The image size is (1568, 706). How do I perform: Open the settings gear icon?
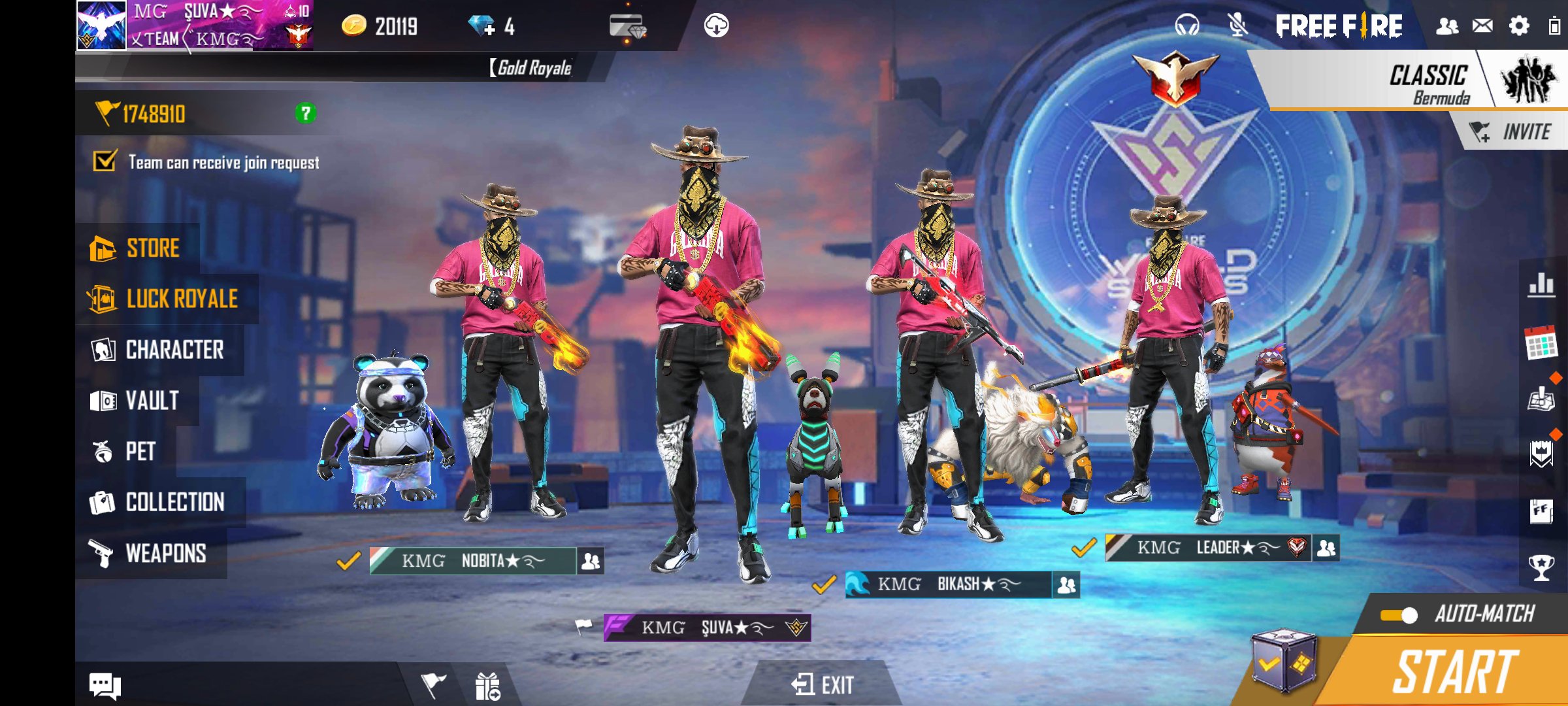(x=1519, y=26)
